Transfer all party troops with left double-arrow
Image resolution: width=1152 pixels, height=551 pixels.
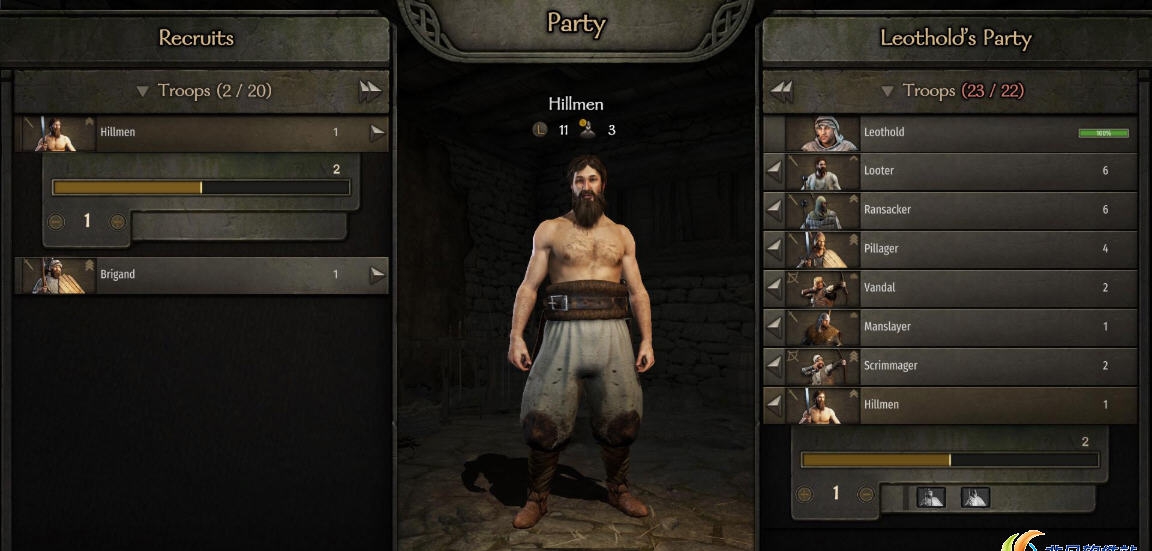click(782, 91)
